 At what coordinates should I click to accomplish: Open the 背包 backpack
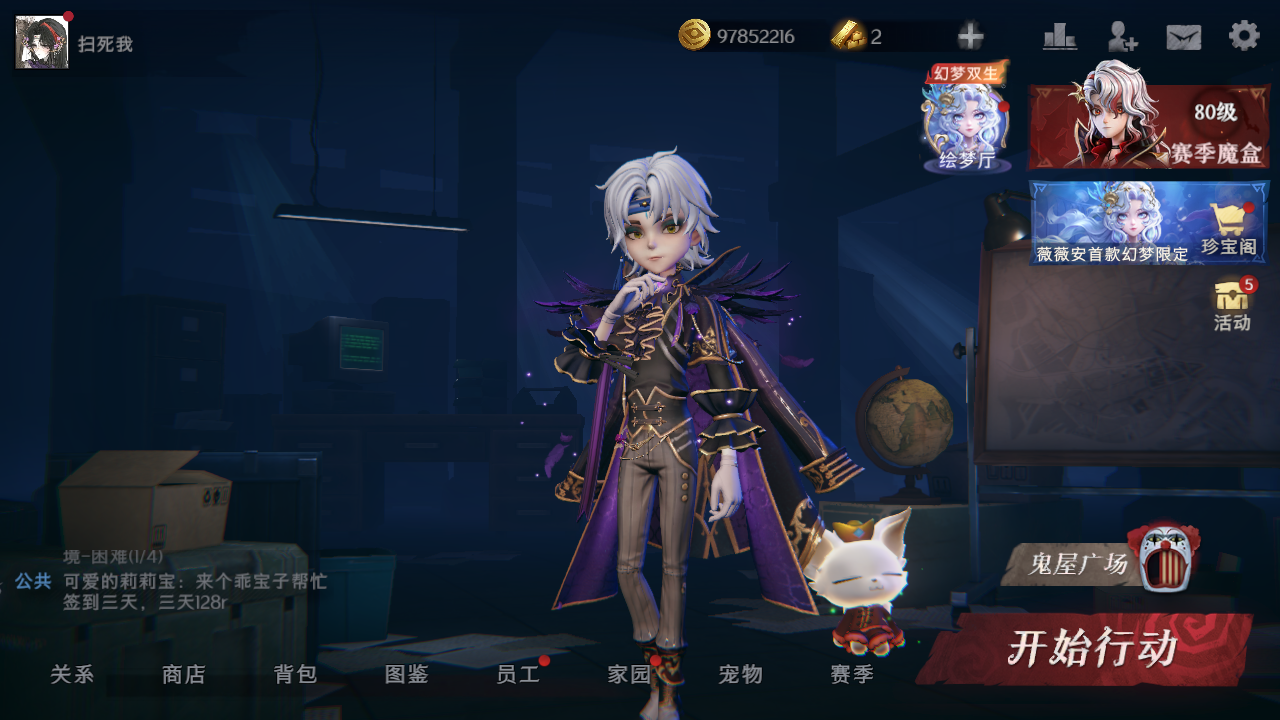coord(296,675)
